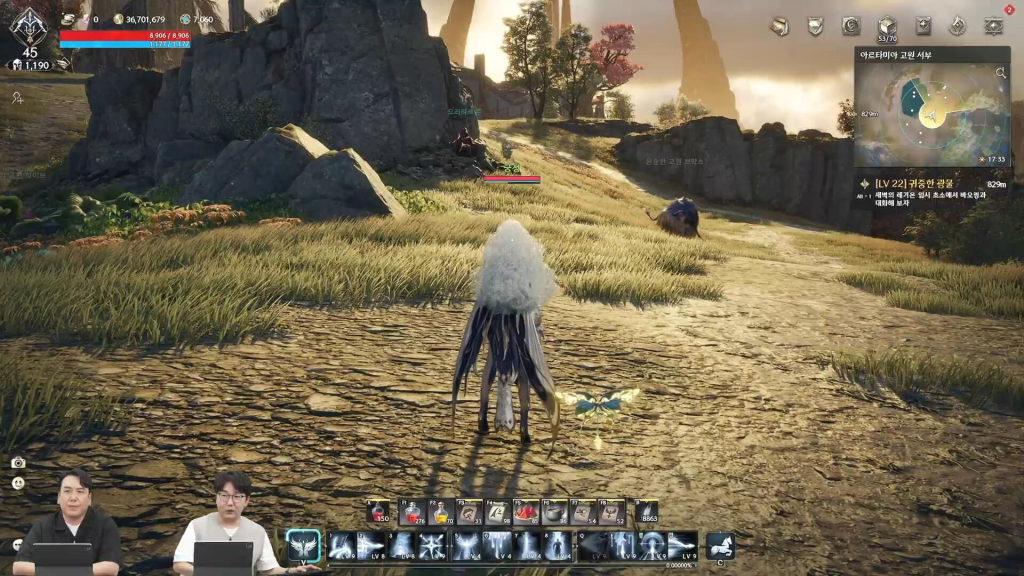Screen dimensions: 1024x576
Task: Open the spiral swirl menu icon
Action: [x=851, y=27]
